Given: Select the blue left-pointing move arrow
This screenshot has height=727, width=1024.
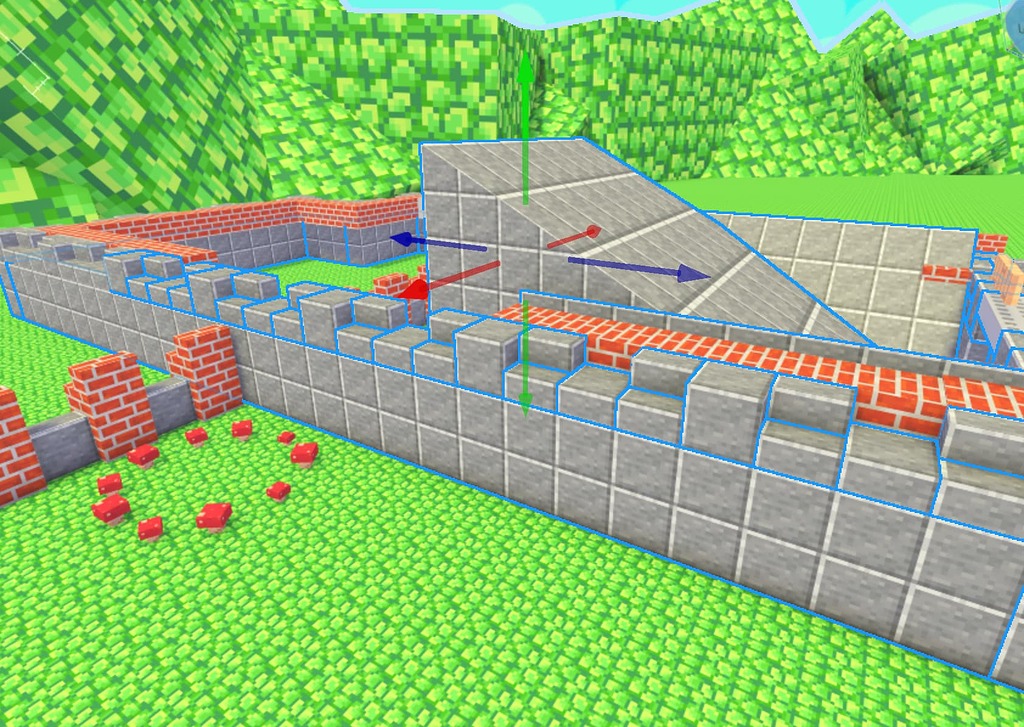Looking at the screenshot, I should [399, 239].
